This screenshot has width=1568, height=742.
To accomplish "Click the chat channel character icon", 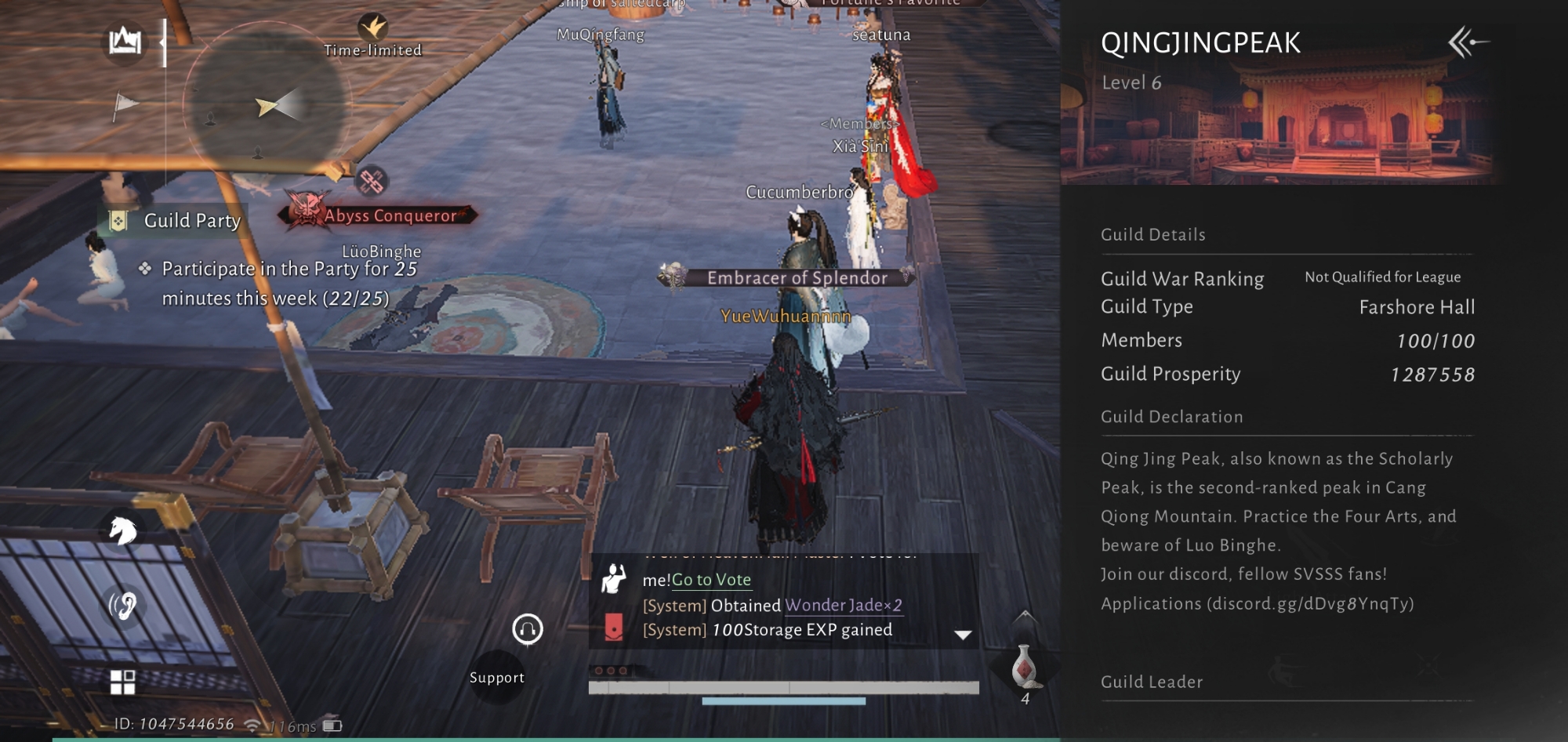I will (x=613, y=579).
